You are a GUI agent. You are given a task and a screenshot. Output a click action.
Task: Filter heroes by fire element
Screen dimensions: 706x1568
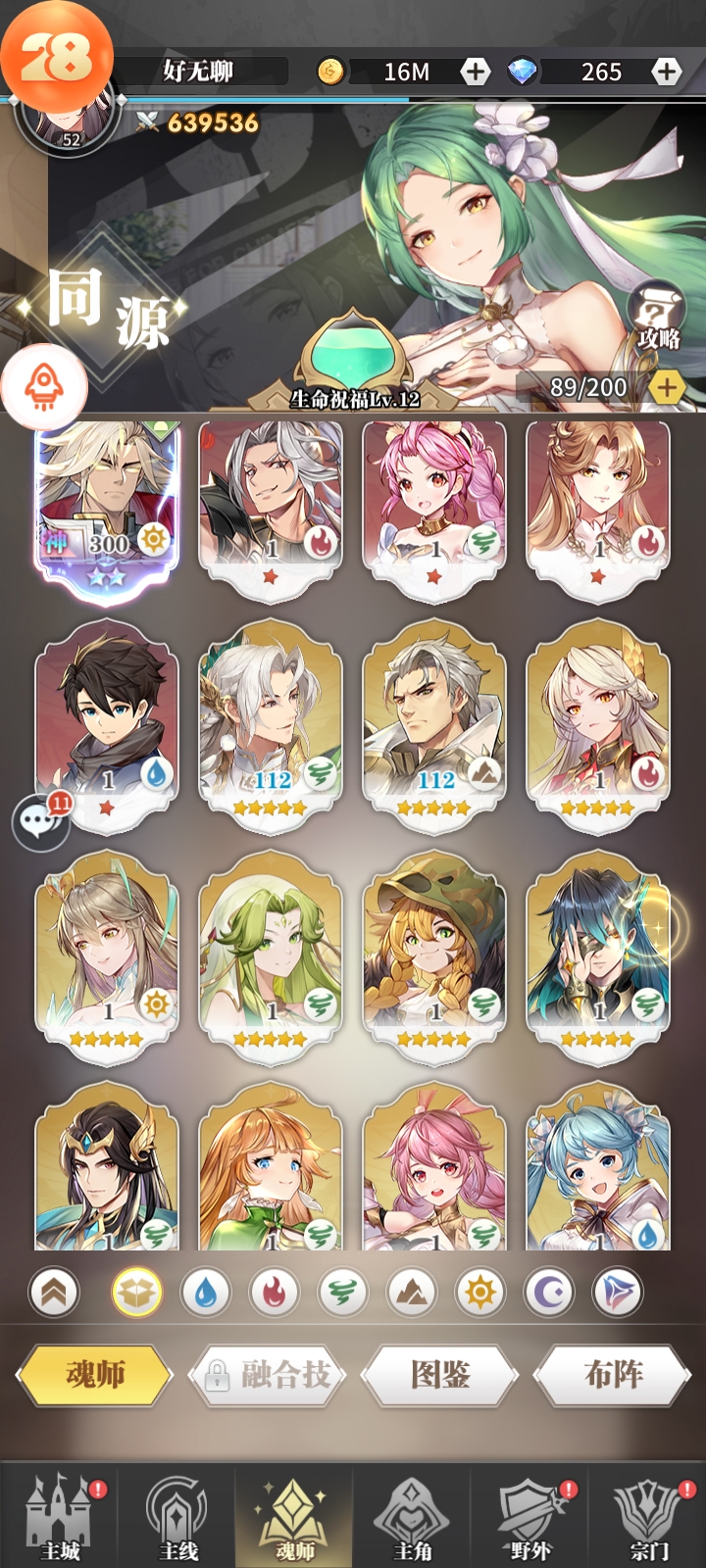(x=274, y=1294)
